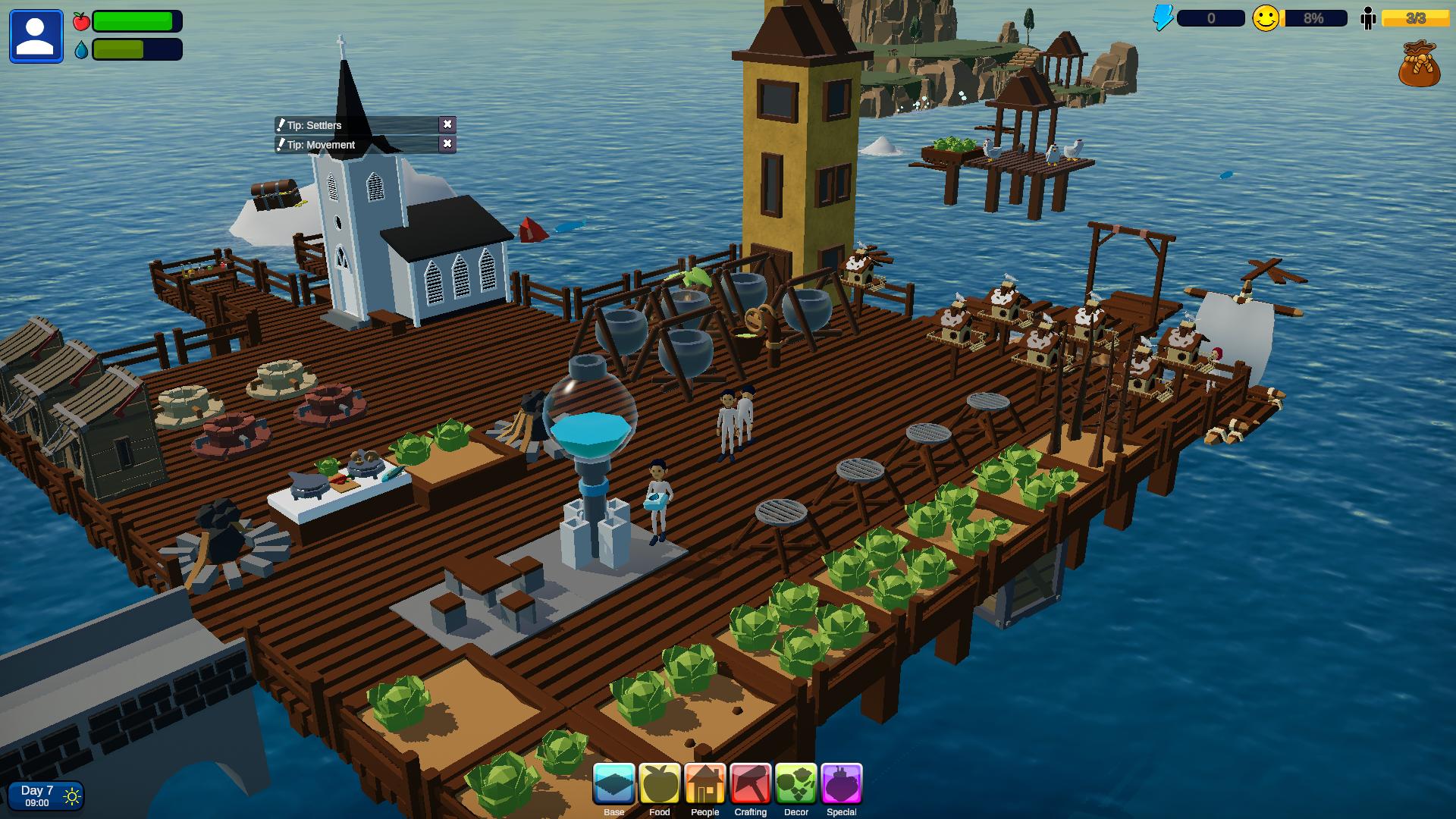Expand the Tip: Movement entry
Viewport: 1456px width, 819px height.
point(356,145)
